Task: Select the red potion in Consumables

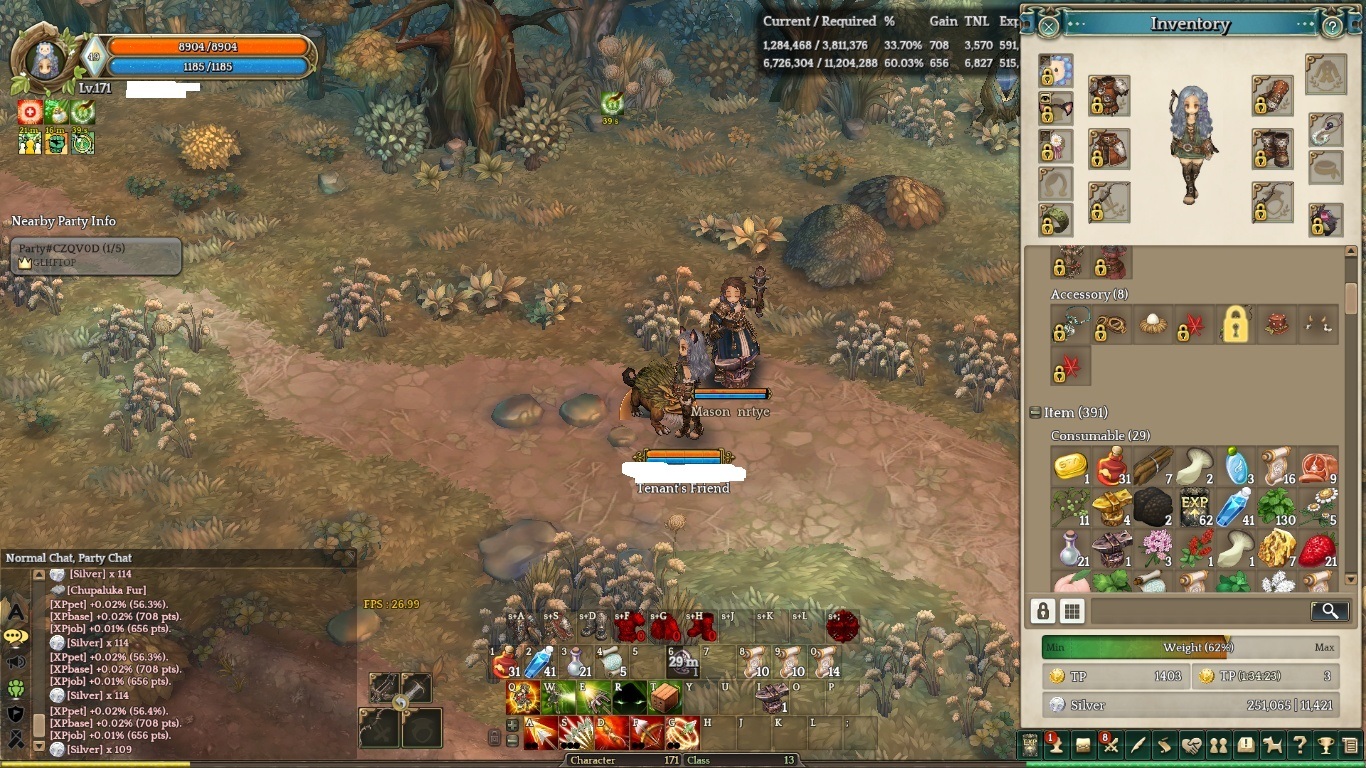Action: pyautogui.click(x=1111, y=467)
